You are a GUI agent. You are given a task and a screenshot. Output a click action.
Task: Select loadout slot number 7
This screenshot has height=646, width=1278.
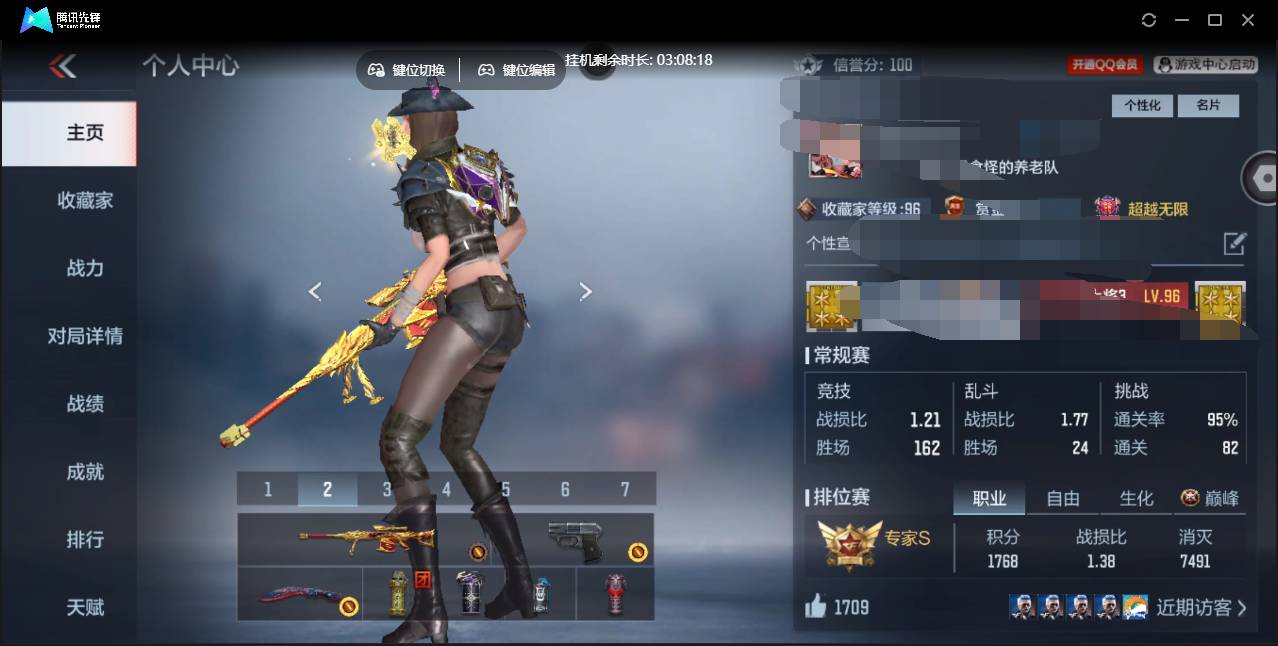625,489
